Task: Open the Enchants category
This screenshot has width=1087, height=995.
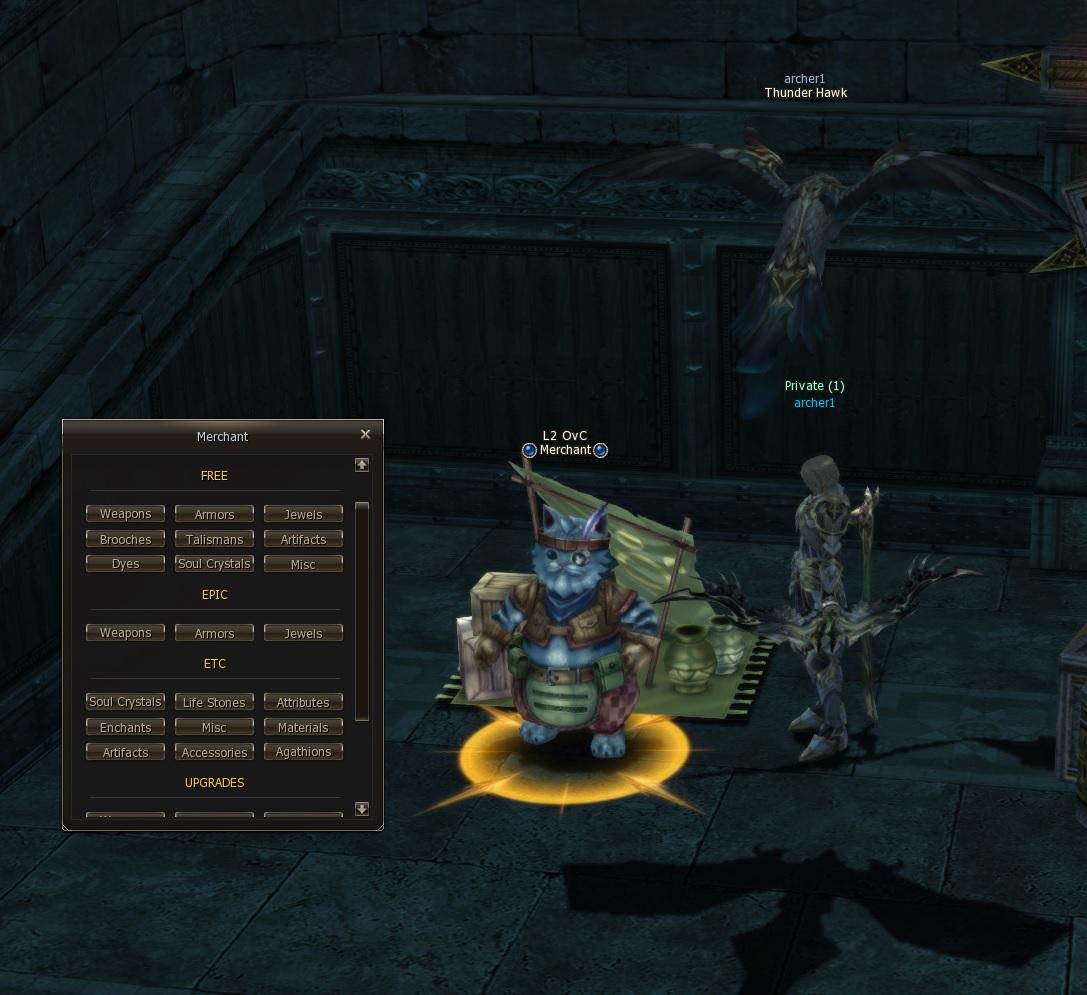Action: pyautogui.click(x=125, y=727)
